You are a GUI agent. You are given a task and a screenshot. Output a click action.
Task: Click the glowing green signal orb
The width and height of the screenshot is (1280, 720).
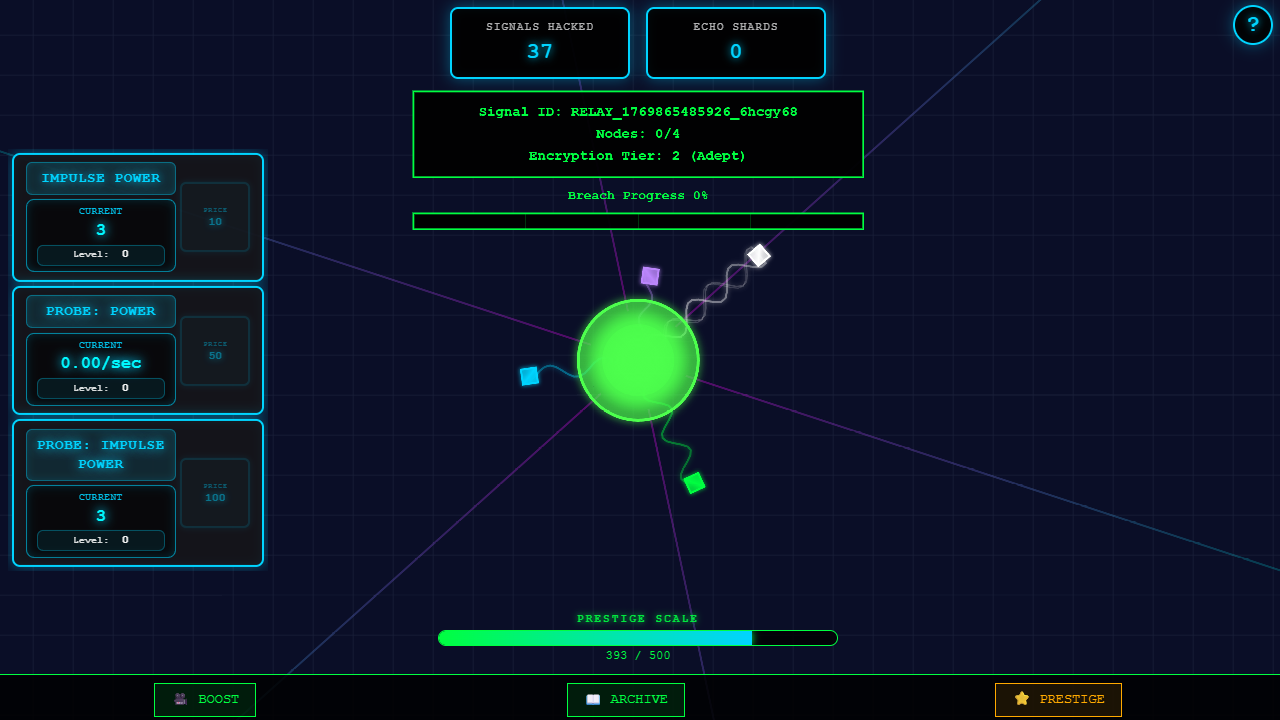pyautogui.click(x=638, y=360)
